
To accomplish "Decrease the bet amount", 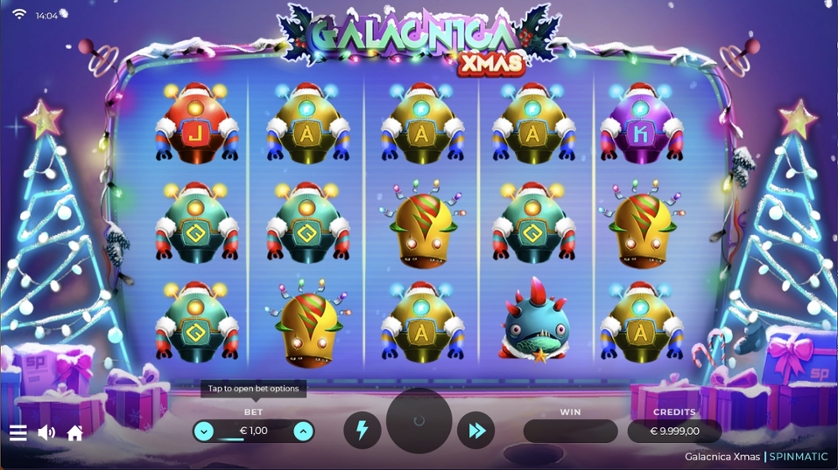I will coord(204,431).
